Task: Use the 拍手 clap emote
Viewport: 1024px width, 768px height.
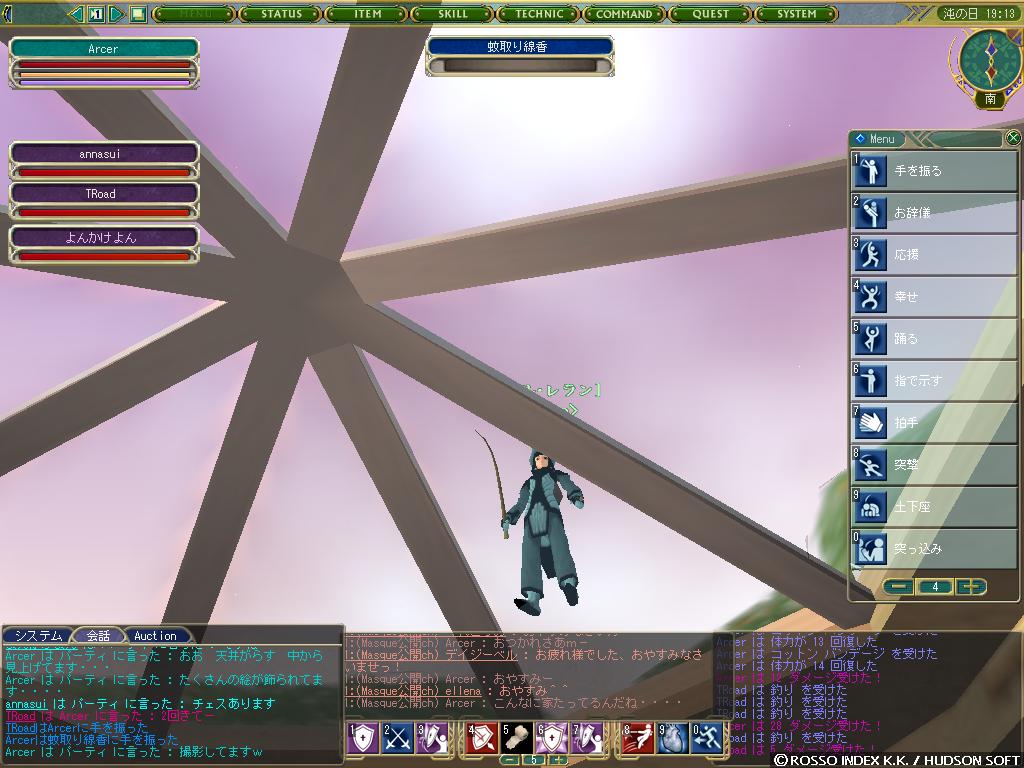Action: point(934,423)
